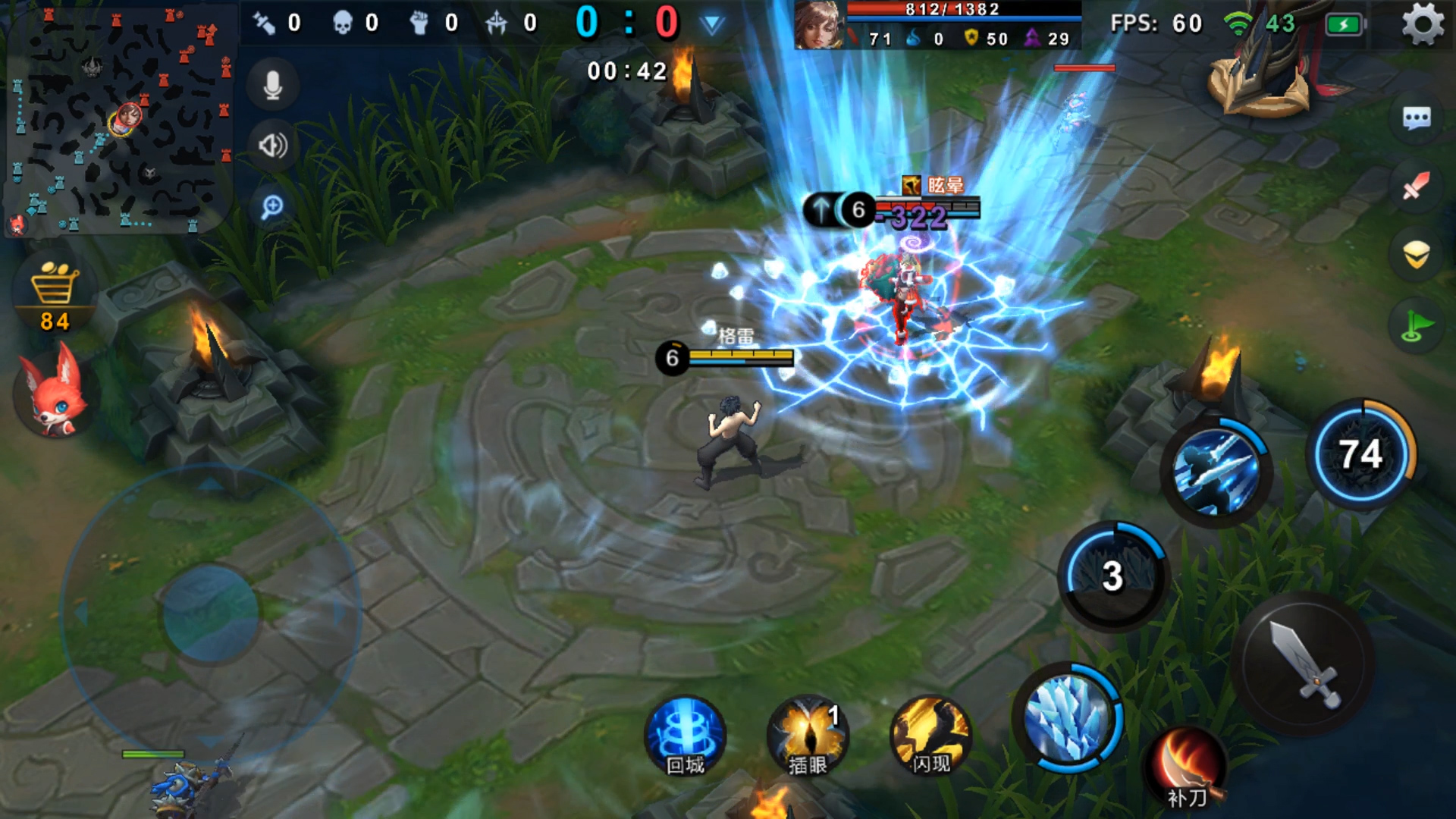Open the chat bubble panel
Image resolution: width=1456 pixels, height=819 pixels.
pos(1417,118)
